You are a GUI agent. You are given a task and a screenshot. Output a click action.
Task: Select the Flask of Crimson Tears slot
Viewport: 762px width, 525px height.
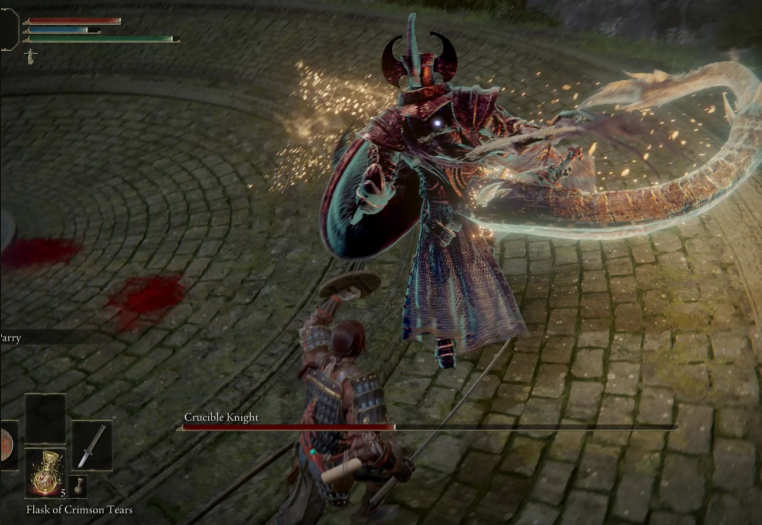[45, 473]
